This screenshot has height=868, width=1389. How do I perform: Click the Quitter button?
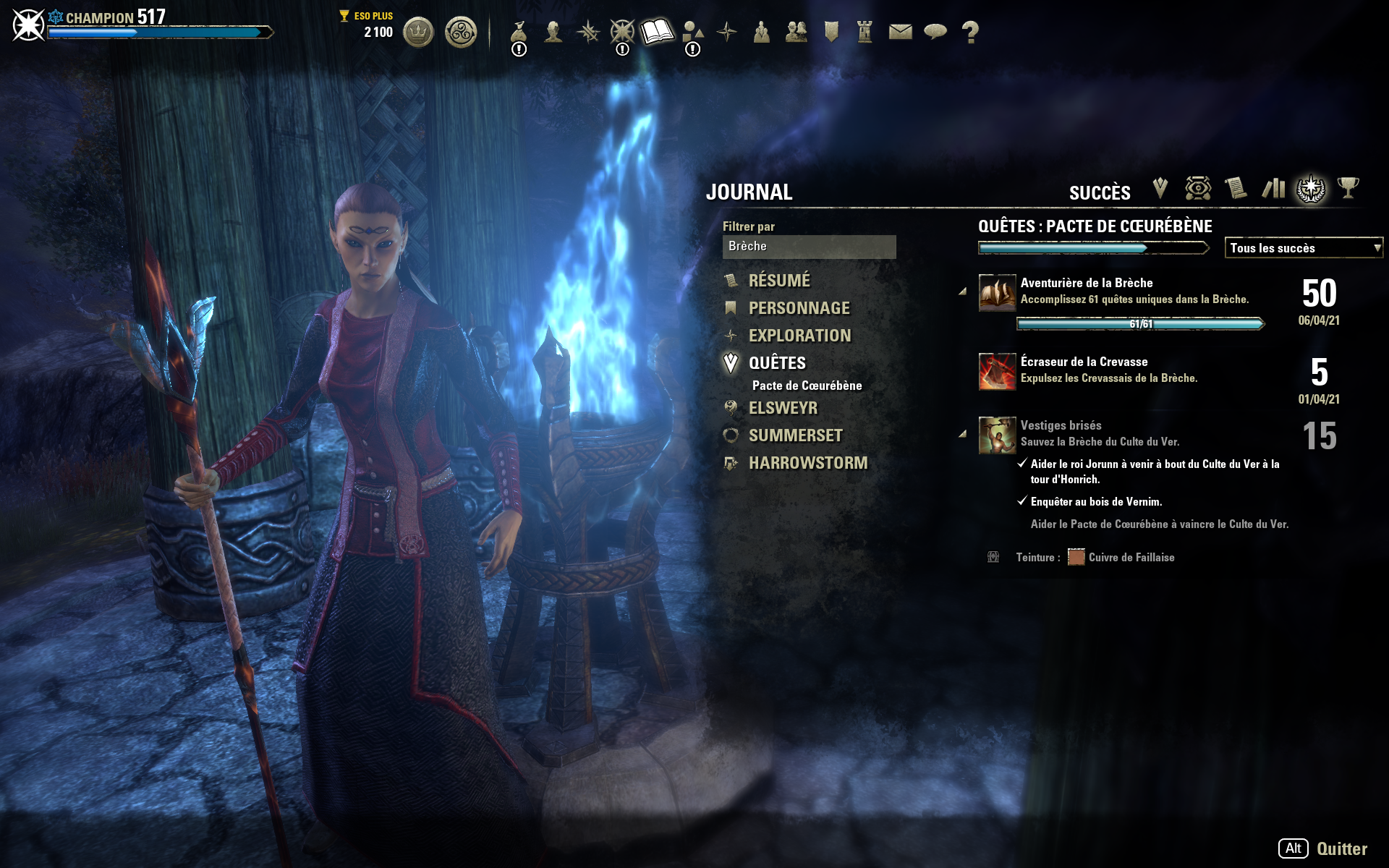(x=1341, y=848)
